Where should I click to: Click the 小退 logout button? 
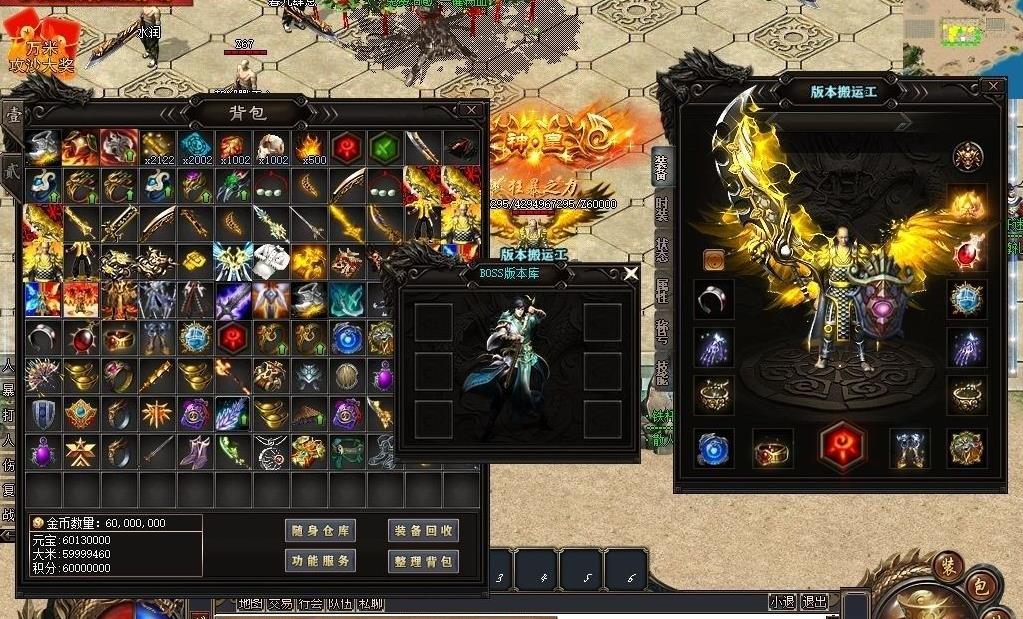click(782, 602)
